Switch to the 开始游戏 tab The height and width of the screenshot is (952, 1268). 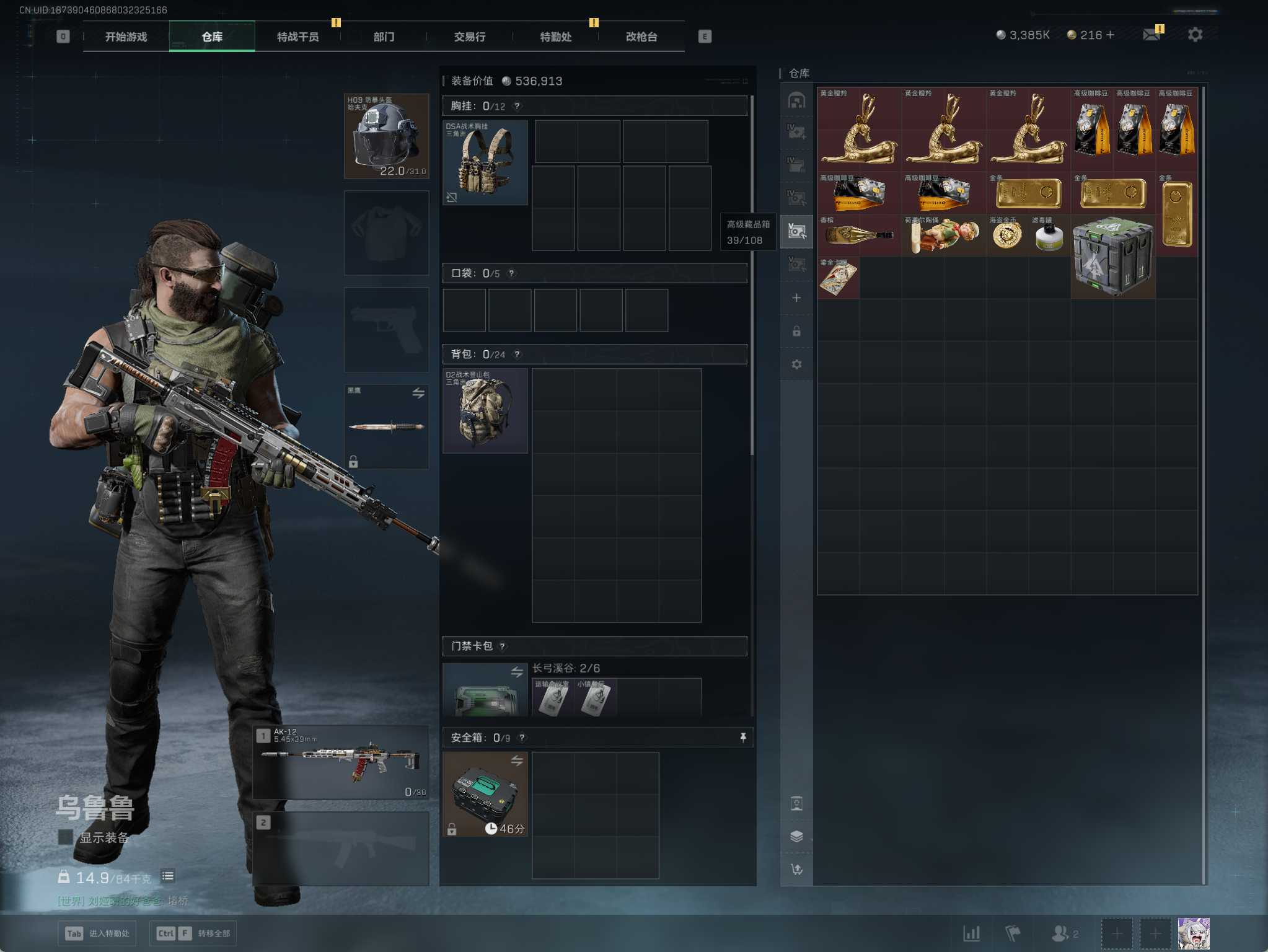pos(126,37)
